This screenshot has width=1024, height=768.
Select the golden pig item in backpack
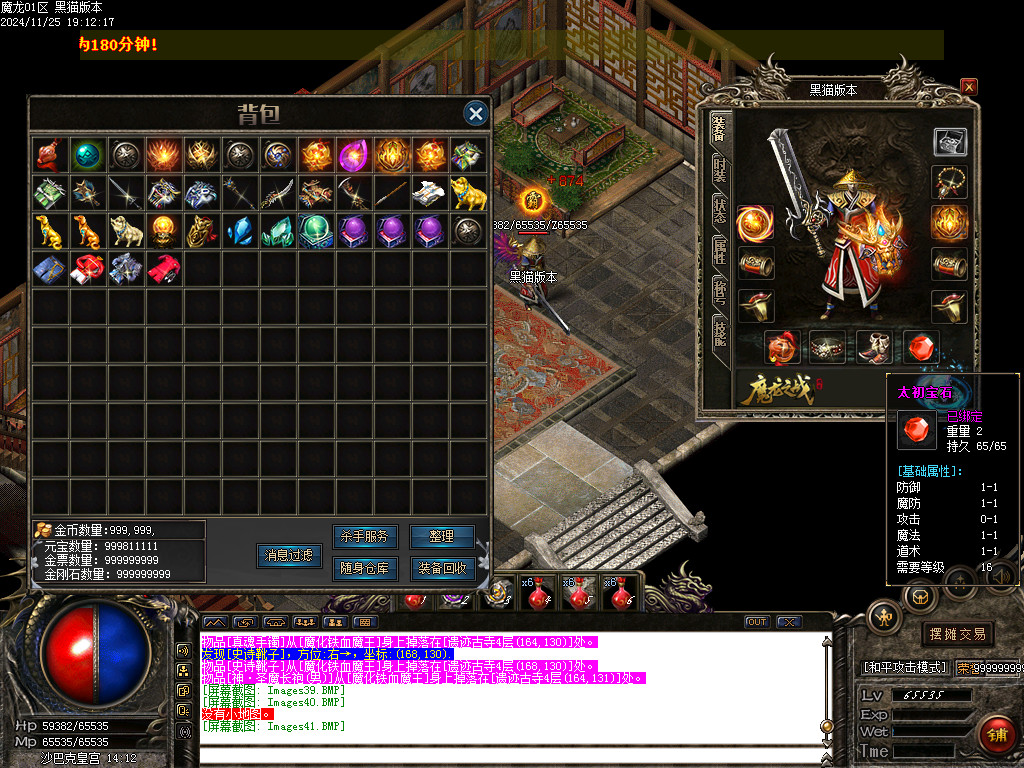pos(463,193)
